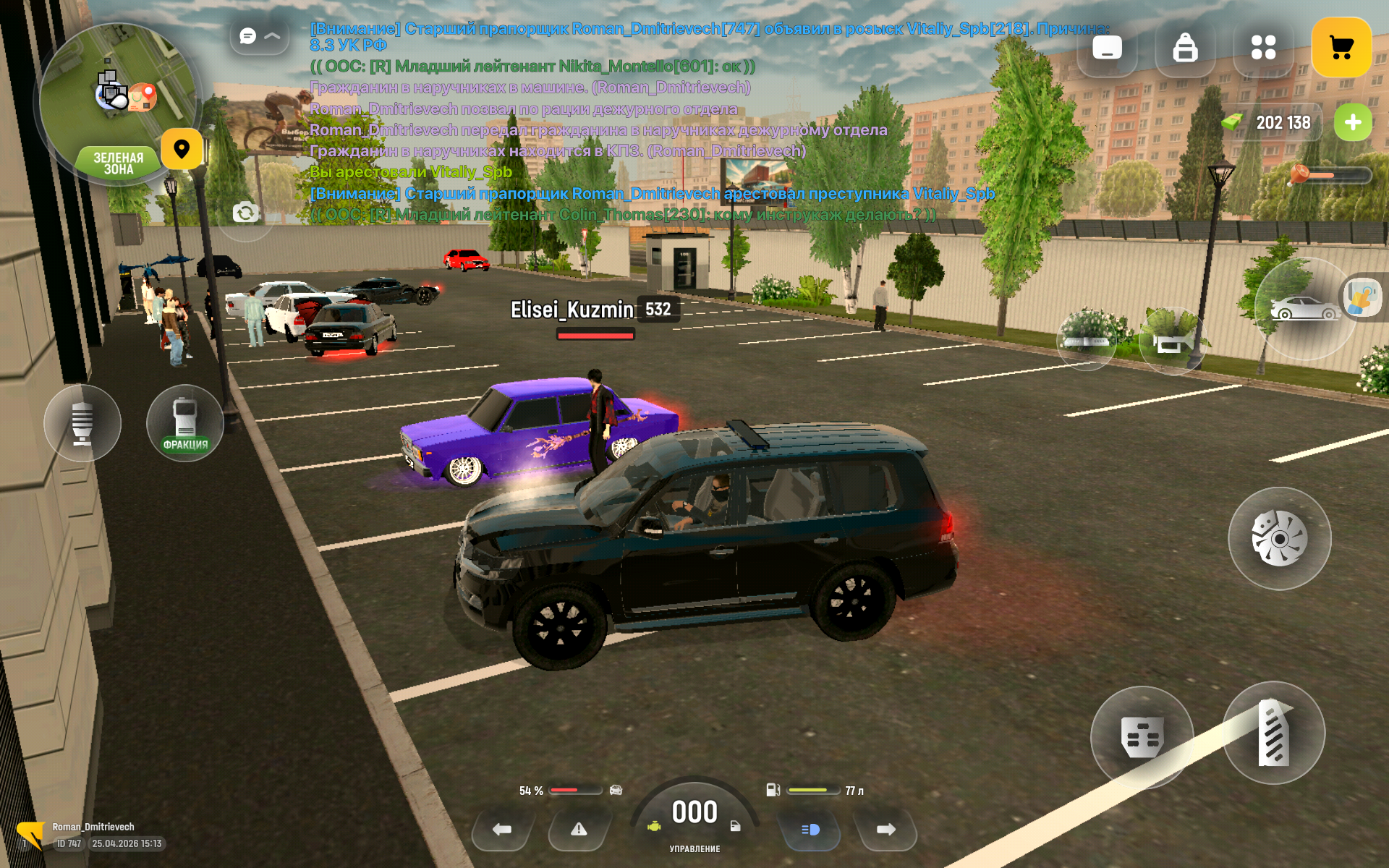
Task: Tap the white car icon button
Action: pos(1304,309)
